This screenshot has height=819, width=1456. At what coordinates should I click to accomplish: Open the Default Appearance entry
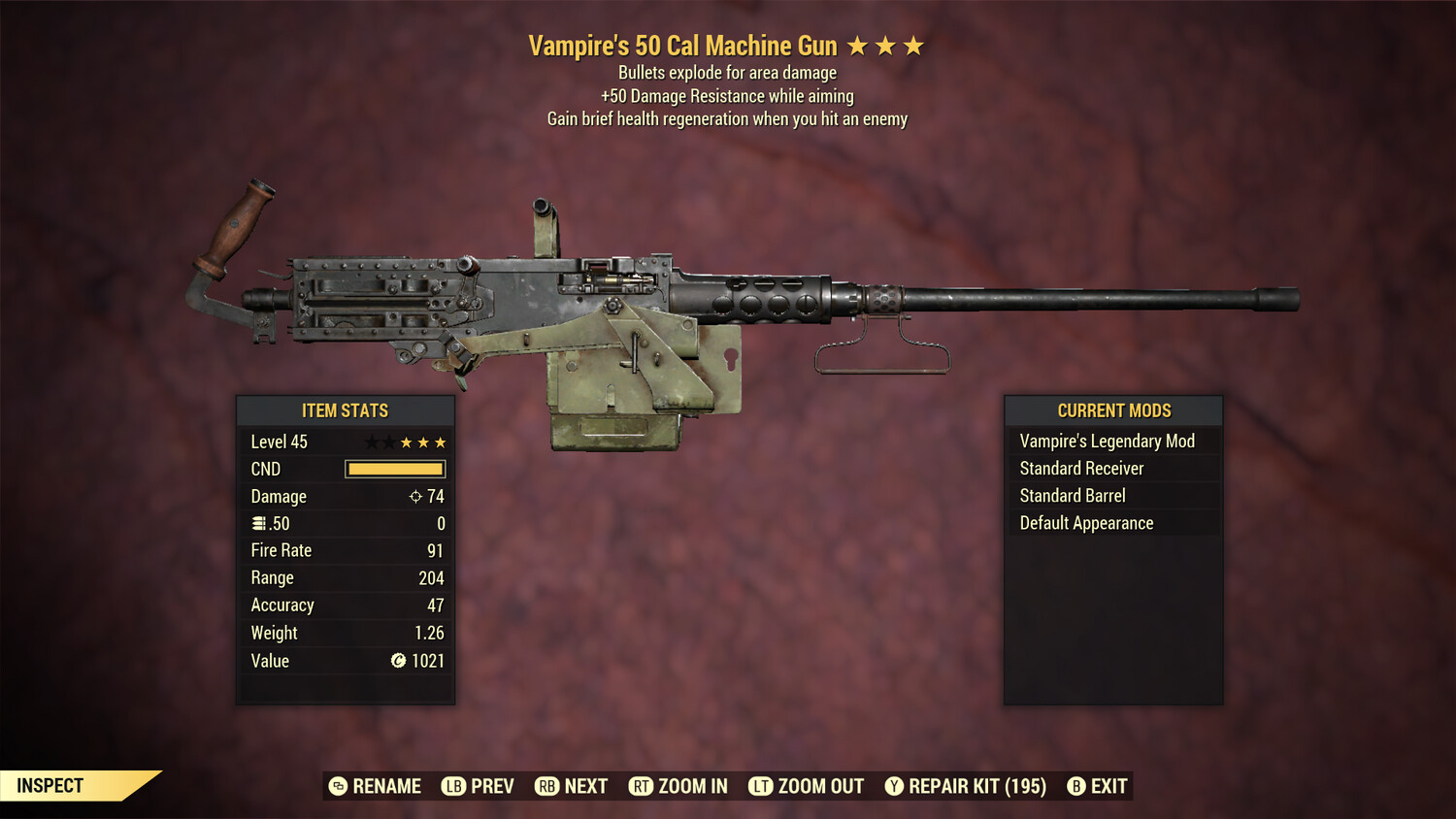[1085, 523]
